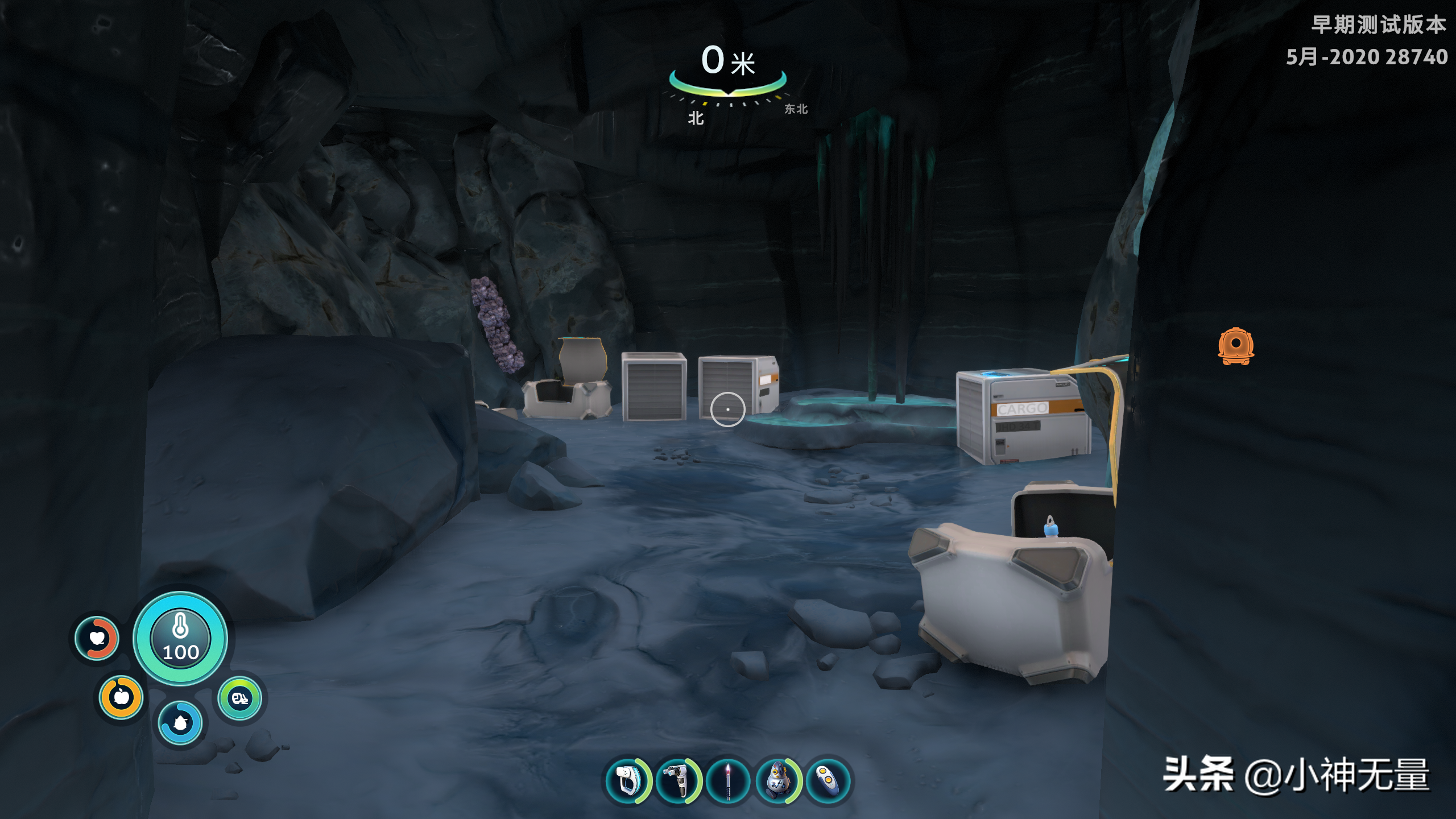Screen dimensions: 1456x819
Task: Click the orange beacon ping marker
Action: [x=1235, y=345]
